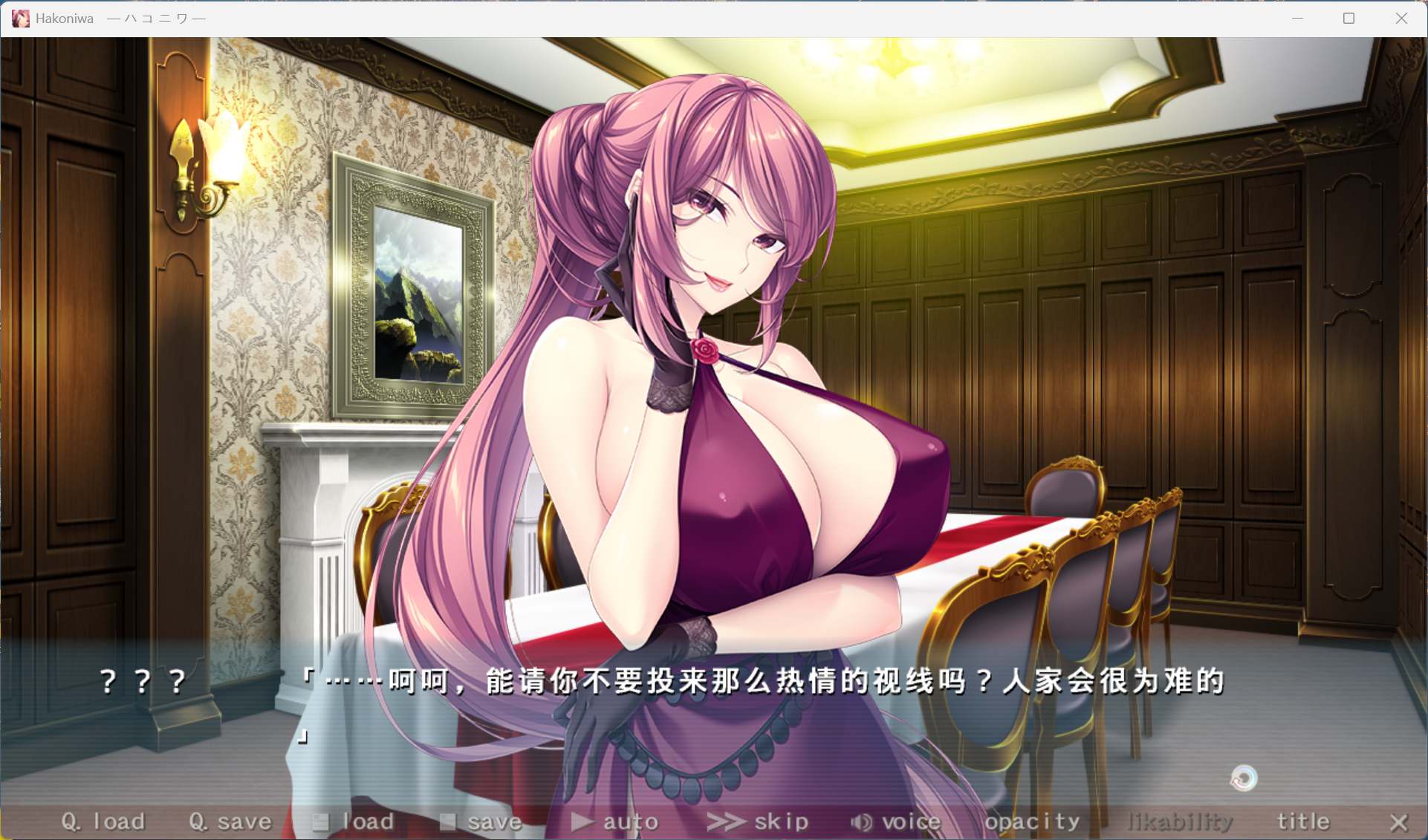Click the speaker icon next to voice
The image size is (1428, 840).
[x=860, y=821]
